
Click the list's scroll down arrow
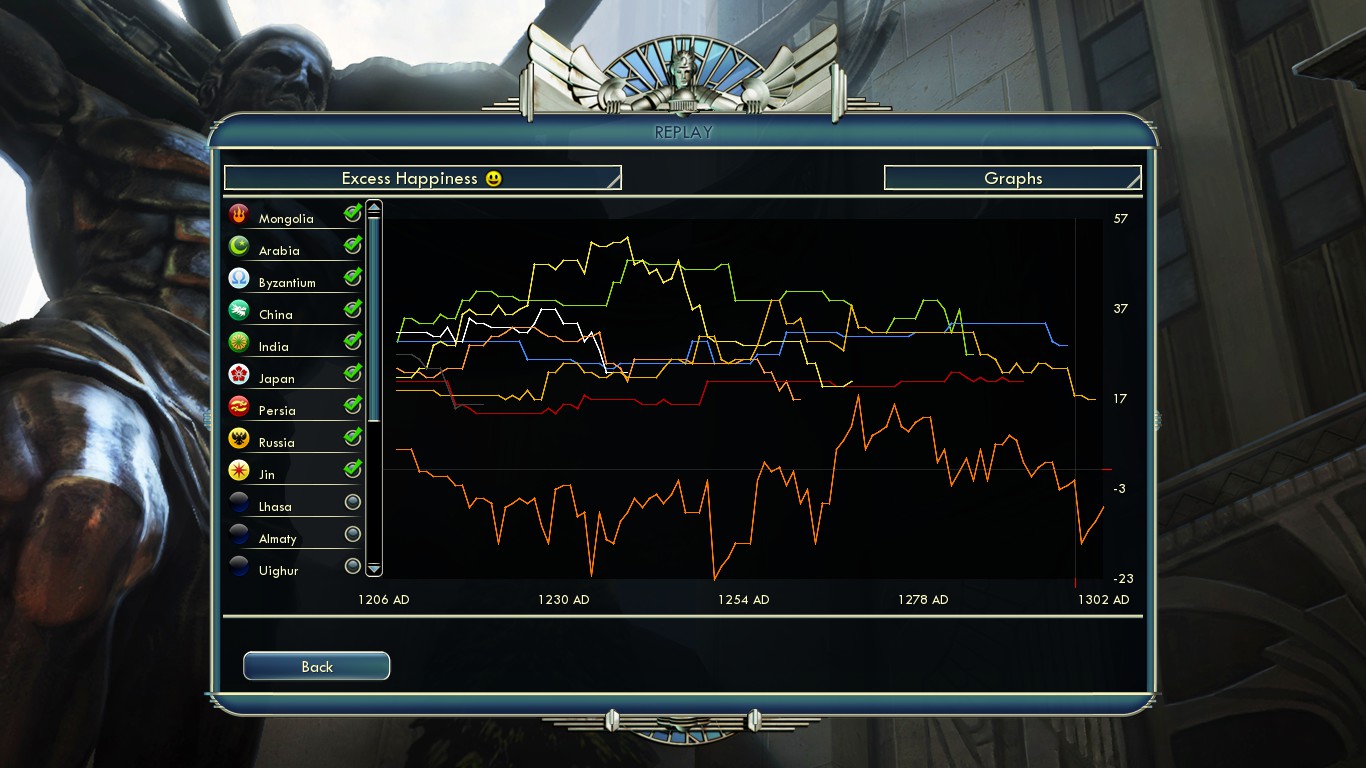click(x=374, y=568)
